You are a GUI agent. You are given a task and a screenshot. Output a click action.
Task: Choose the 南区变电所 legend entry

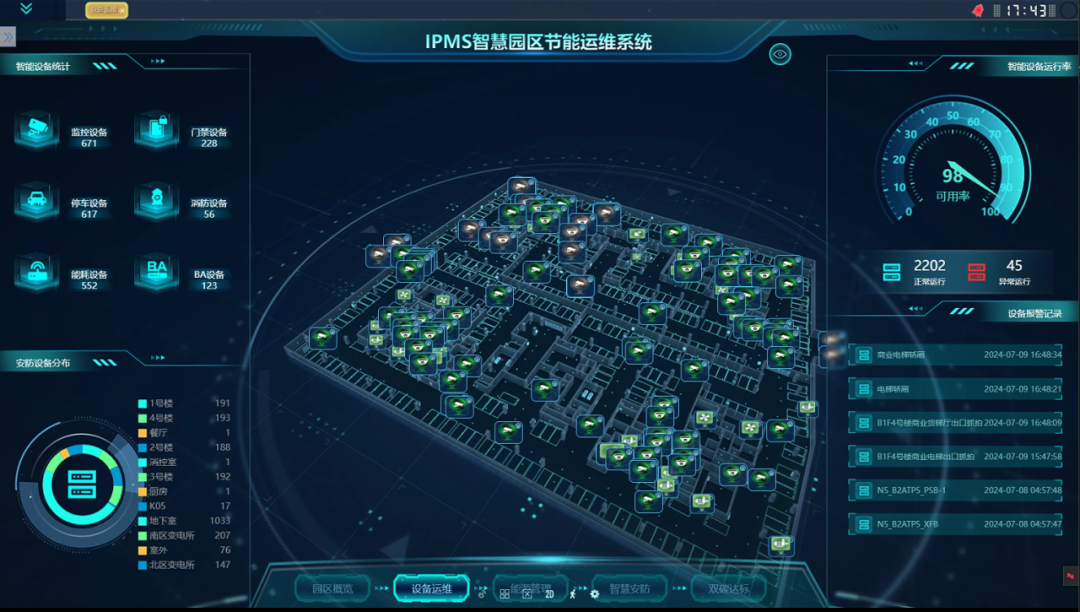pos(172,536)
